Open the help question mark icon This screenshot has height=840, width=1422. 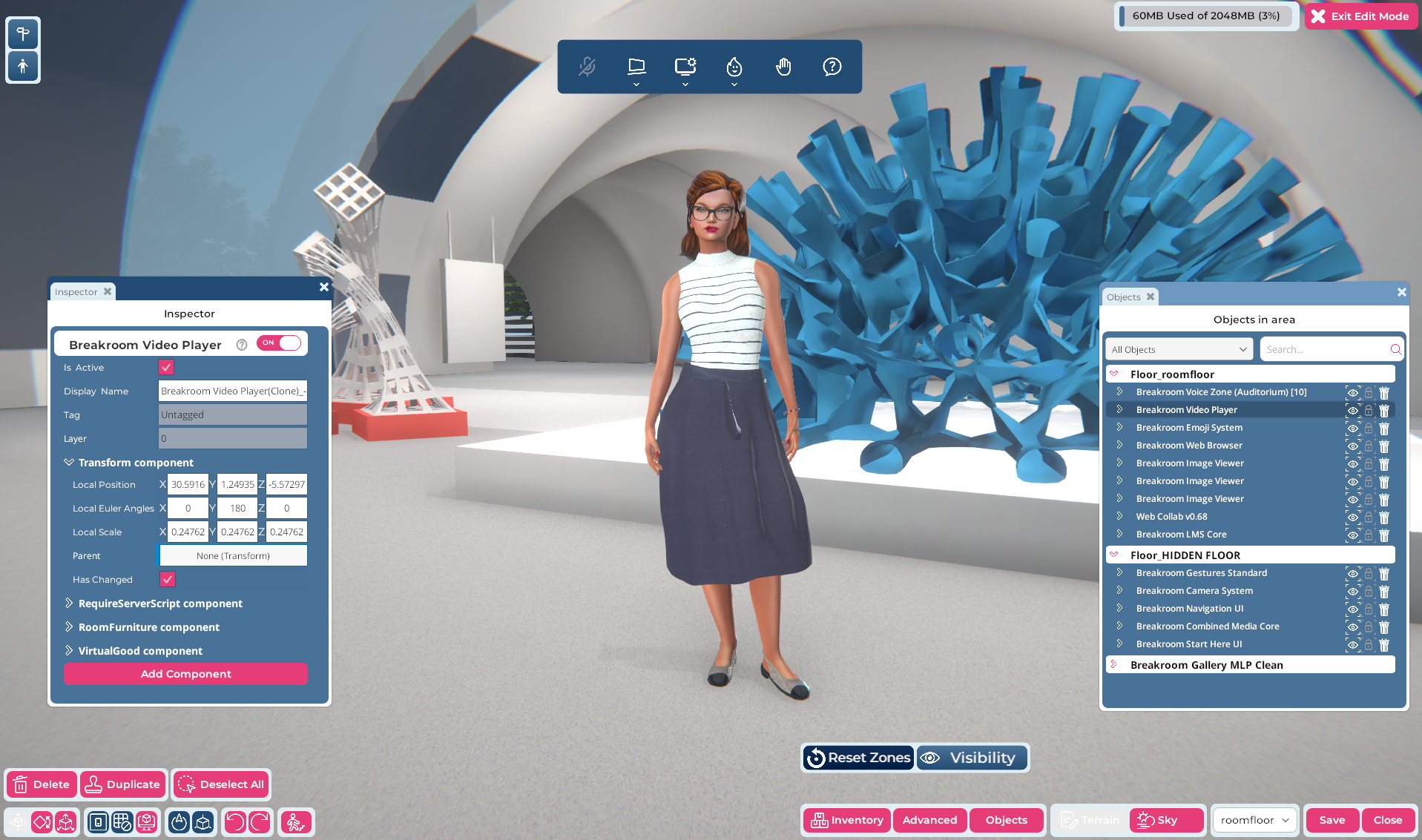tap(832, 67)
